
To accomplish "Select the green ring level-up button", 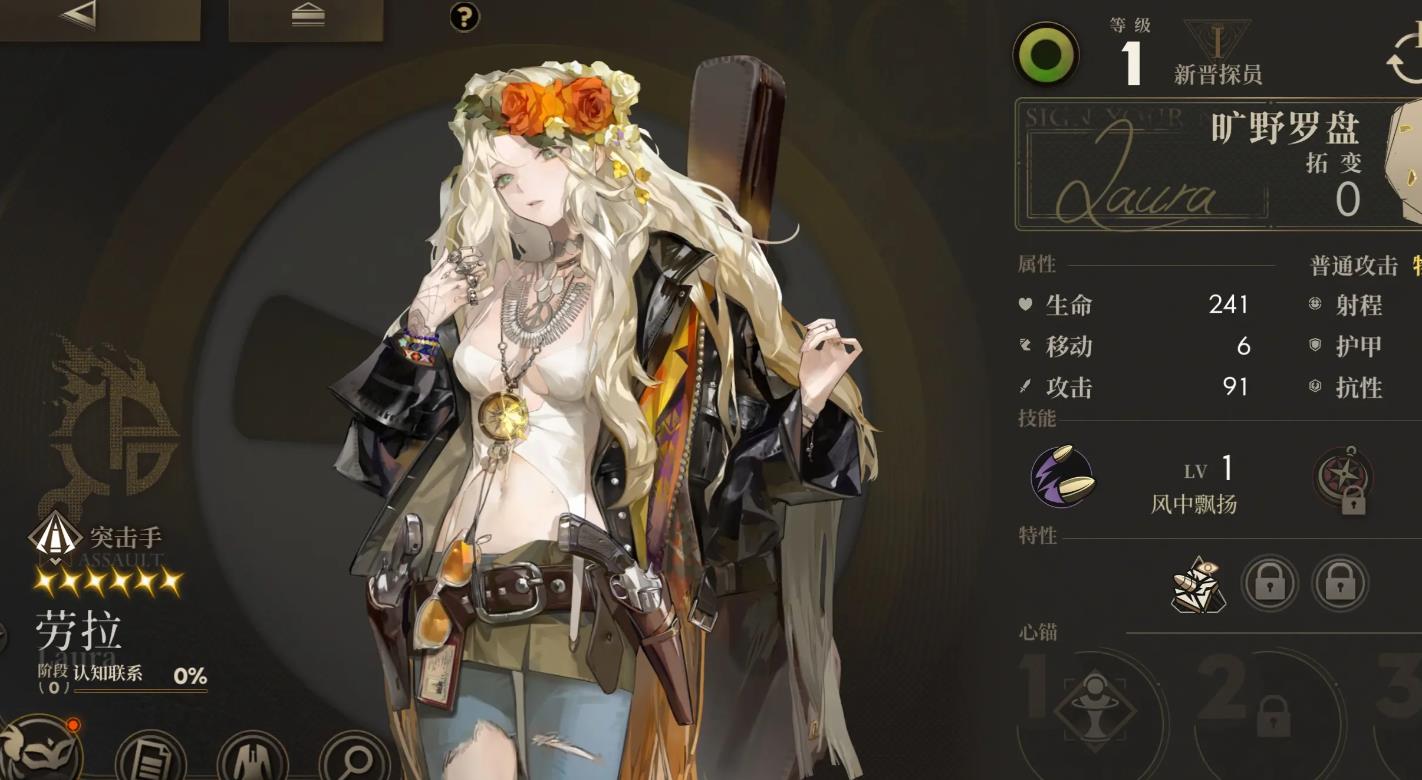I will pyautogui.click(x=1046, y=54).
